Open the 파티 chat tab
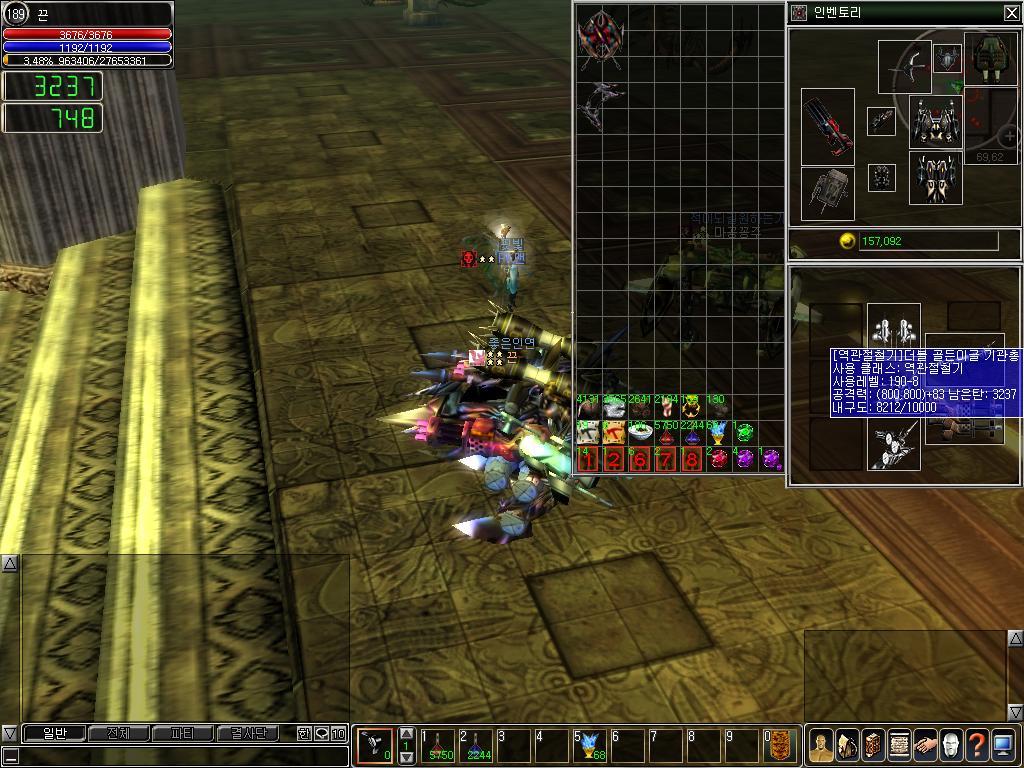1024x768 pixels. pyautogui.click(x=182, y=734)
